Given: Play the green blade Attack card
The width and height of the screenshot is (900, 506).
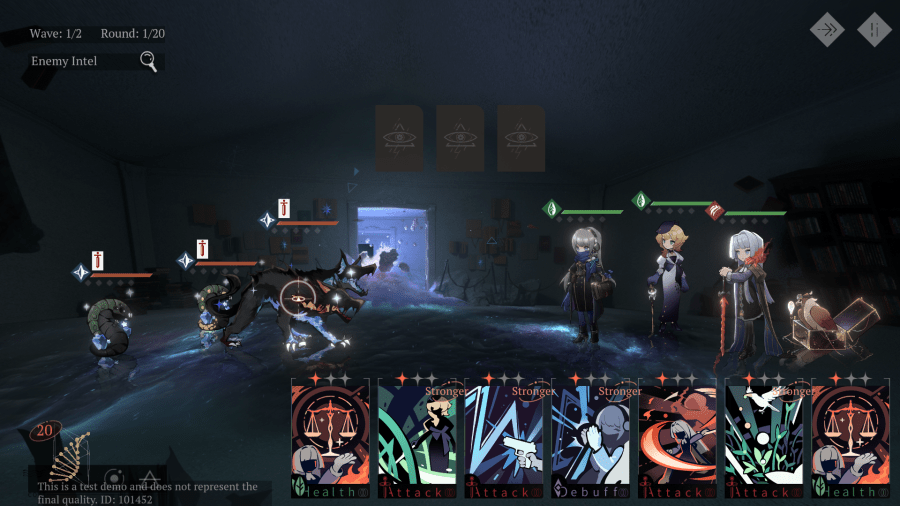Looking at the screenshot, I should [417, 438].
